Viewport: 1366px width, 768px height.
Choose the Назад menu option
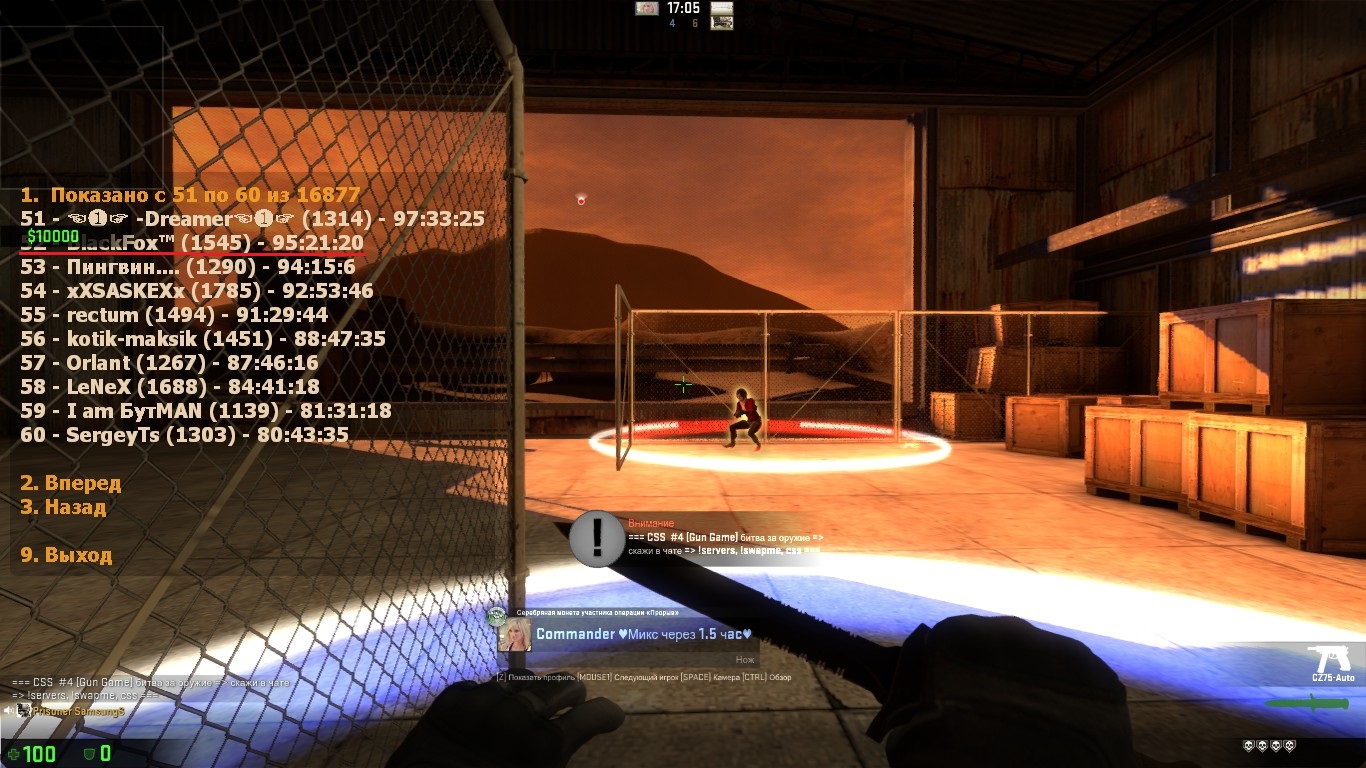tap(63, 507)
